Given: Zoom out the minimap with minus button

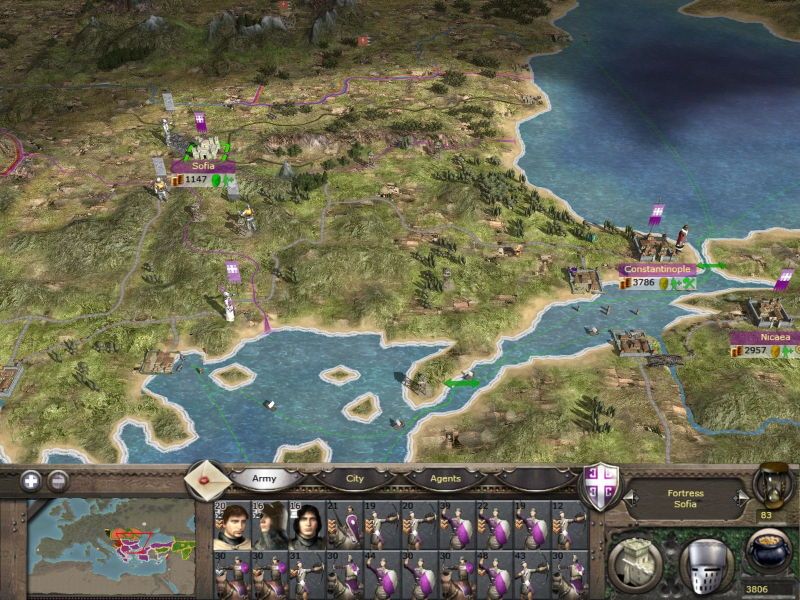Looking at the screenshot, I should [58, 479].
